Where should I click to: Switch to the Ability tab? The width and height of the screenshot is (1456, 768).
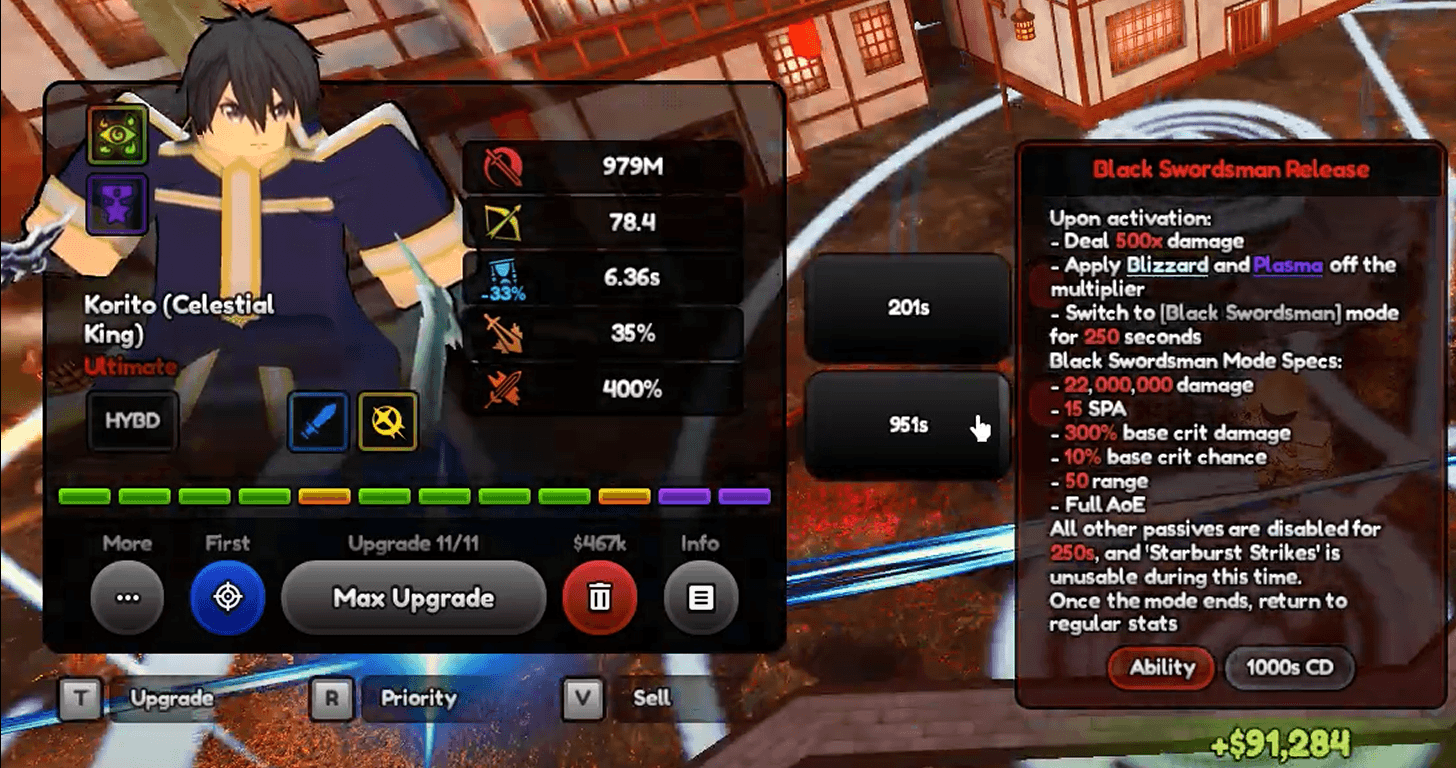[x=1160, y=668]
